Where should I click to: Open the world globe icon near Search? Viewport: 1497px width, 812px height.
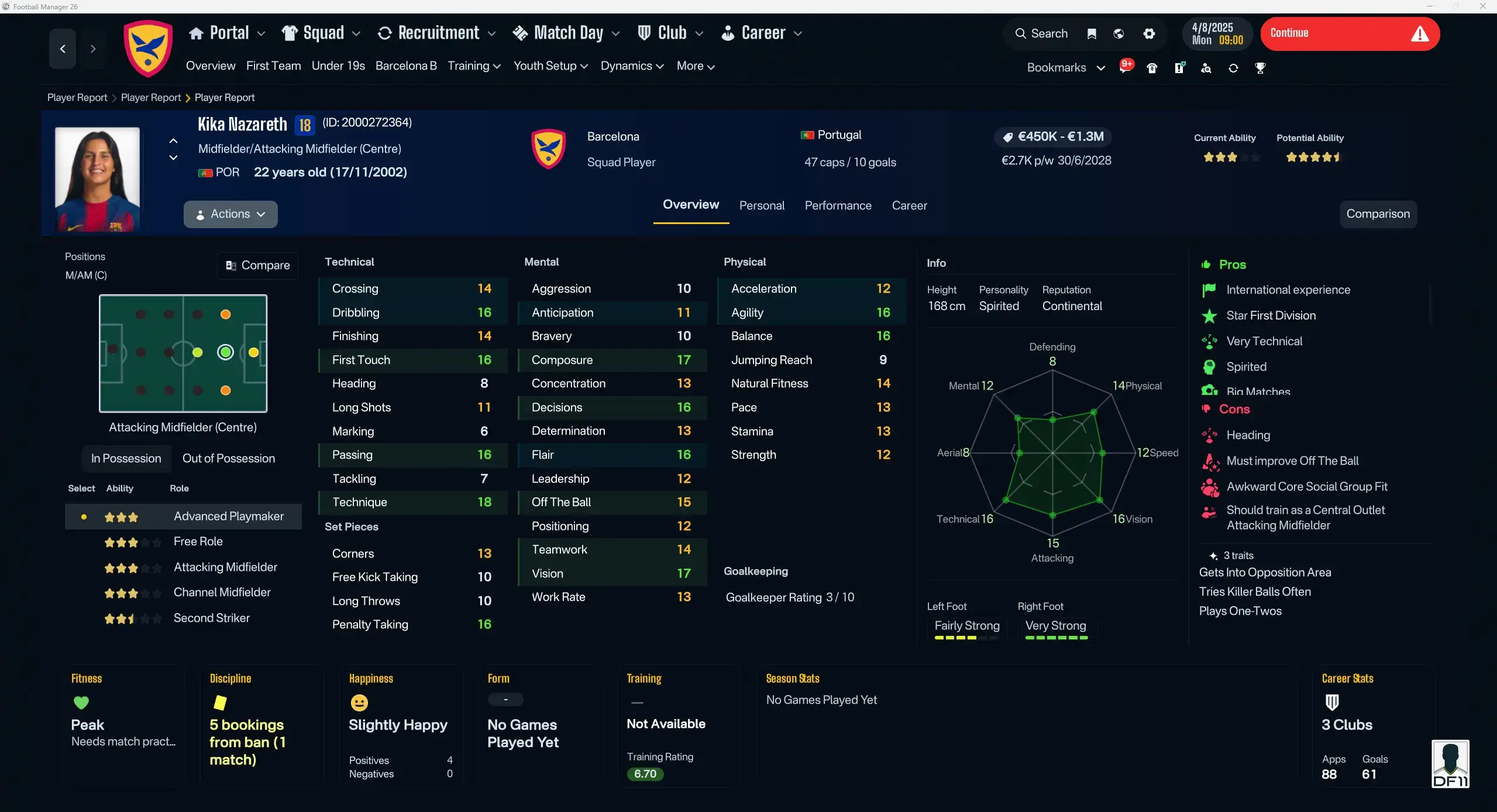pyautogui.click(x=1118, y=34)
